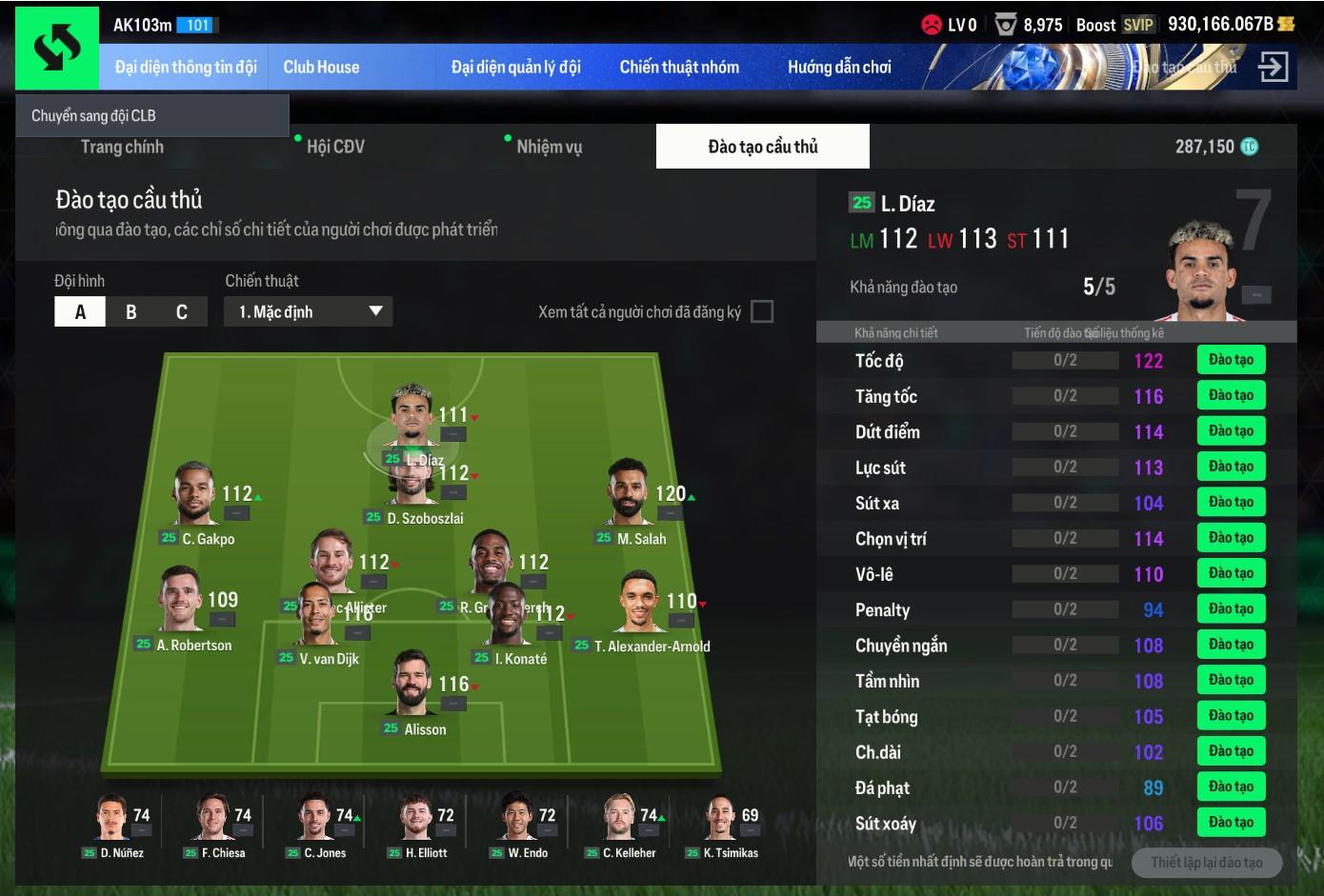Train the Tốc độ stat
Screen dimensions: 1324x896
pyautogui.click(x=1231, y=360)
